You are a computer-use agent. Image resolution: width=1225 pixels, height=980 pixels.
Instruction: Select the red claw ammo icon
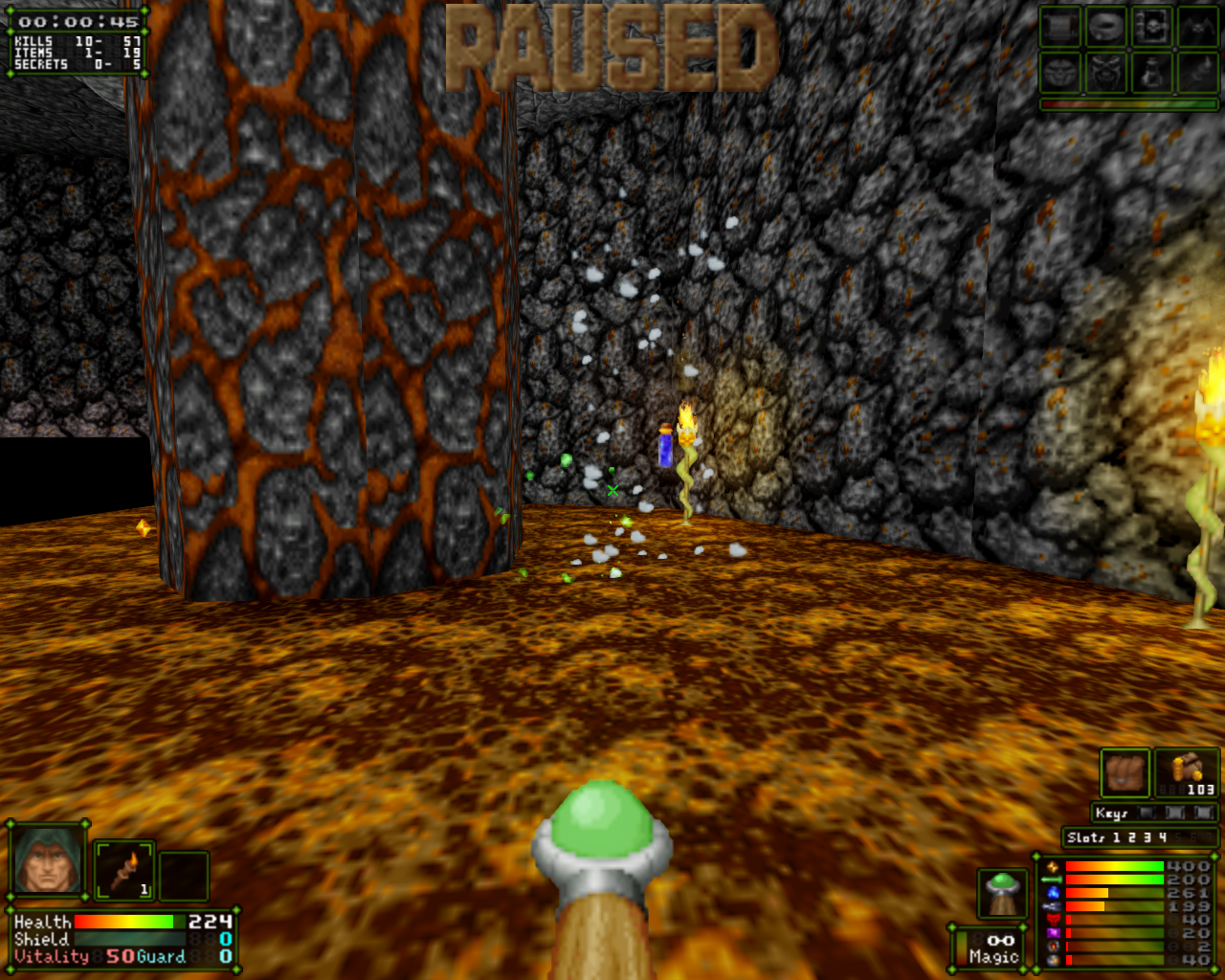1053,919
